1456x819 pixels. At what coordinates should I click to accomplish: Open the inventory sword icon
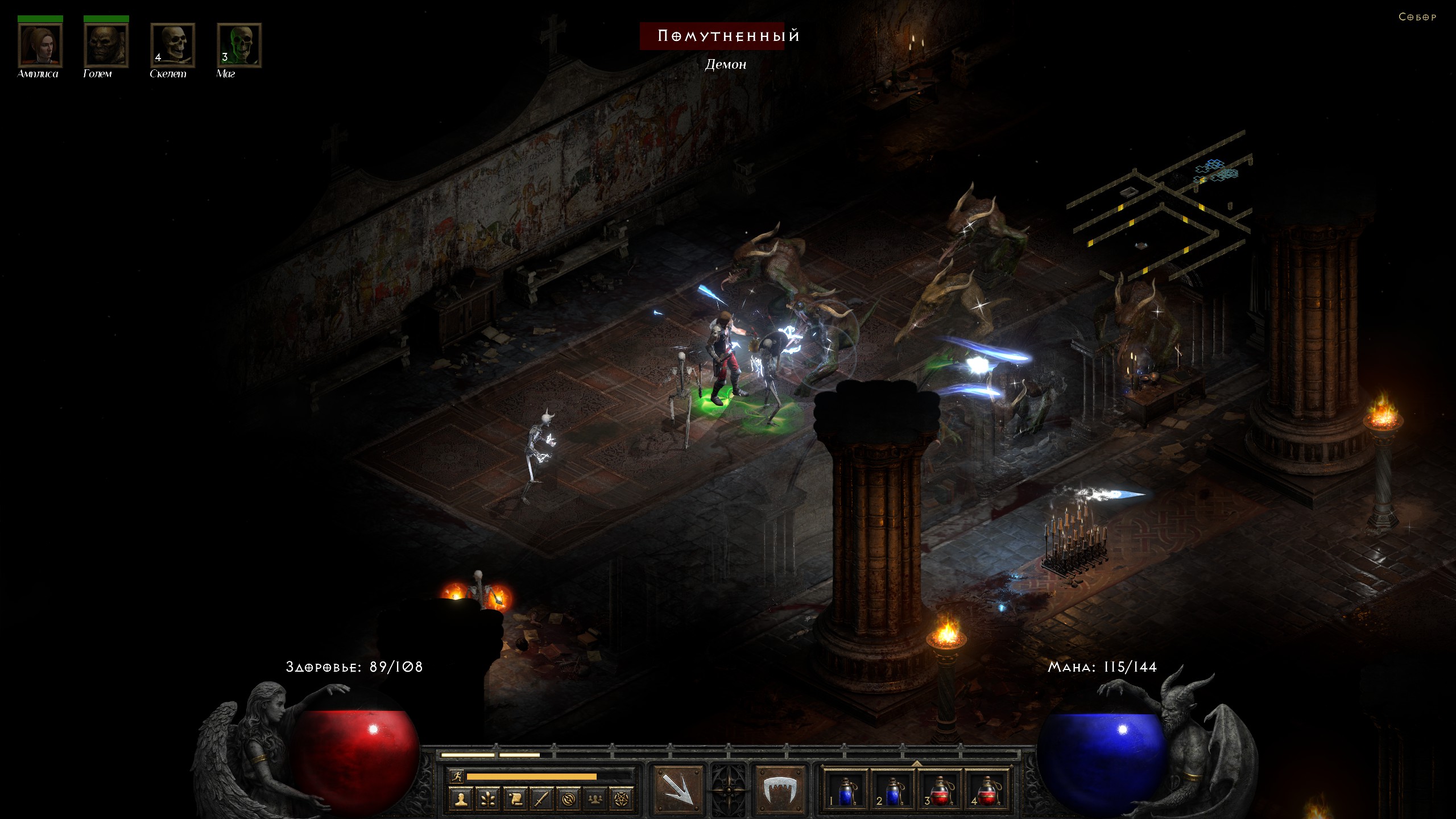click(541, 799)
